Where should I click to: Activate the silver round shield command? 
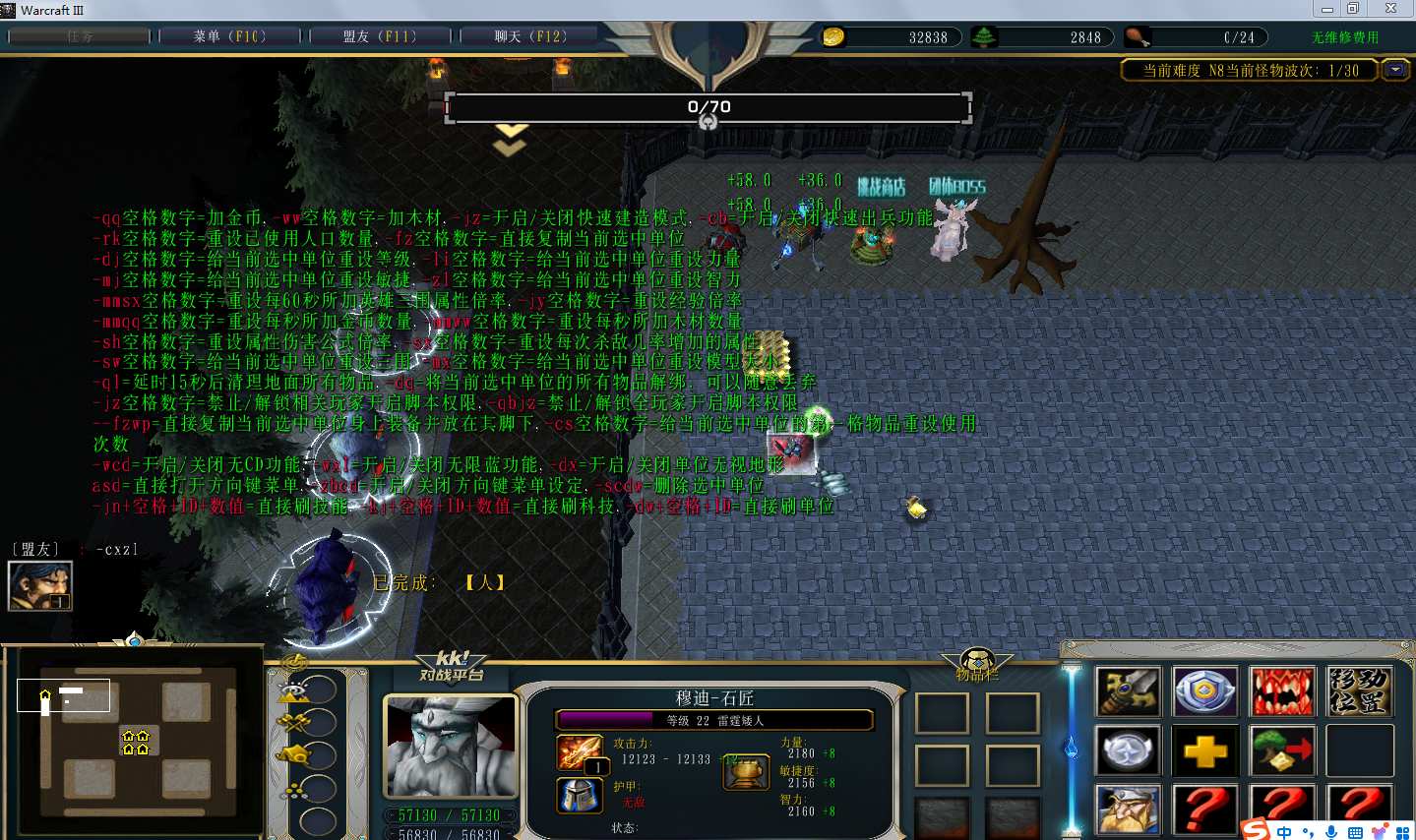[1129, 751]
